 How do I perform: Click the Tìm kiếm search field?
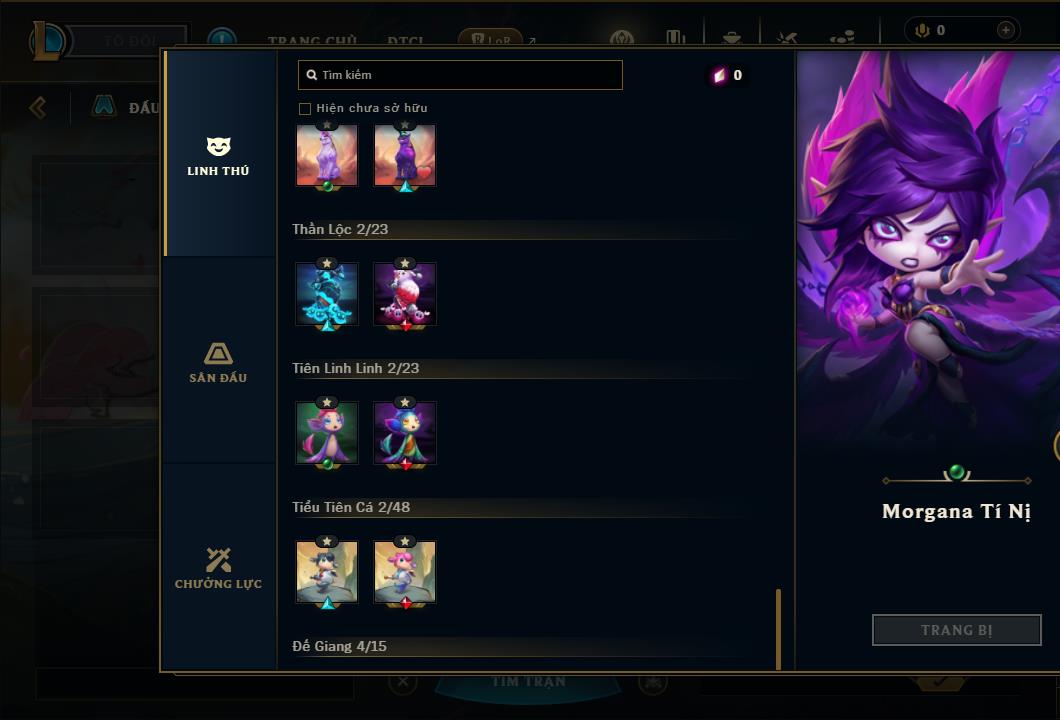pyautogui.click(x=460, y=75)
